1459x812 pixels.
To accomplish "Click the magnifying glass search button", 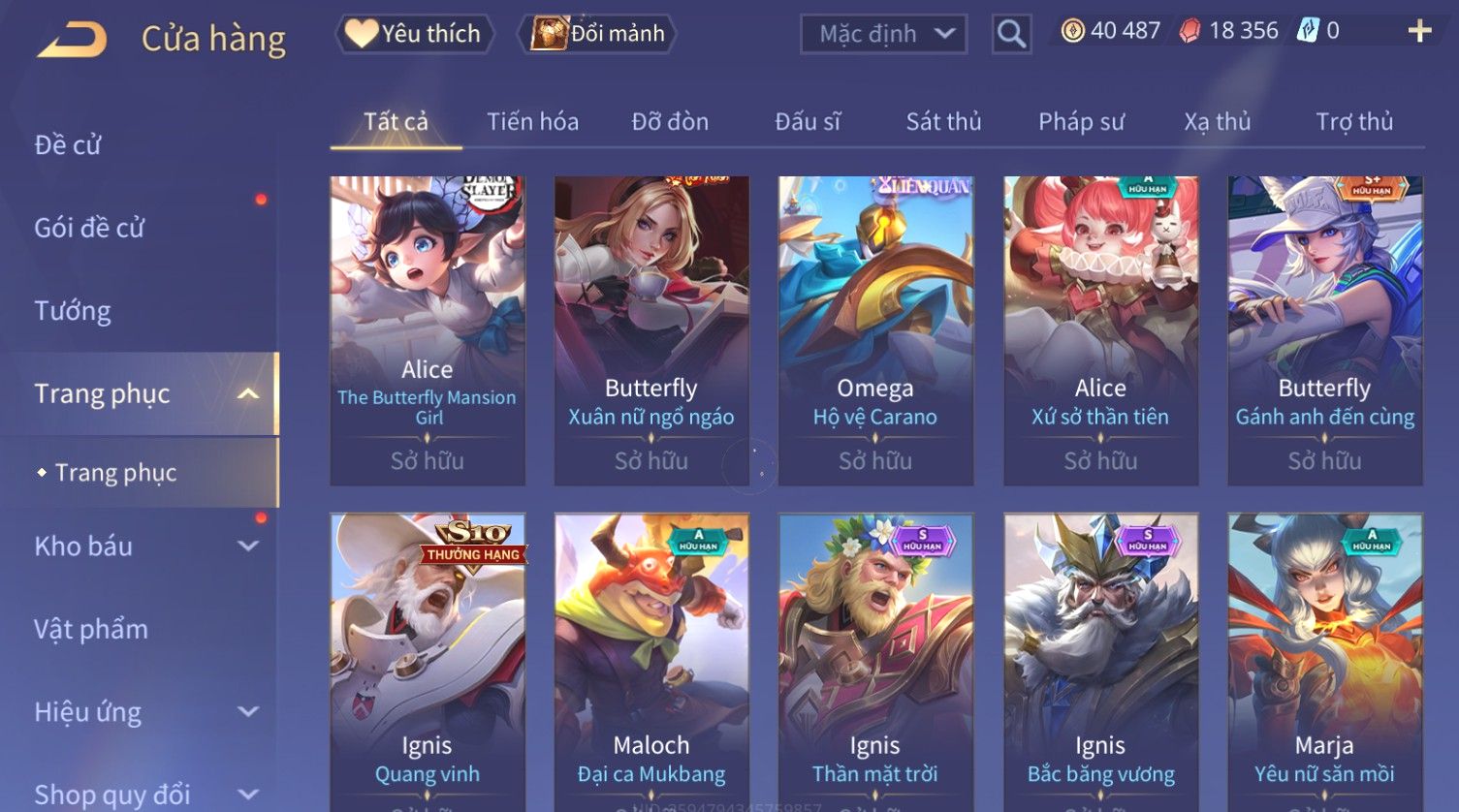I will [x=1011, y=35].
